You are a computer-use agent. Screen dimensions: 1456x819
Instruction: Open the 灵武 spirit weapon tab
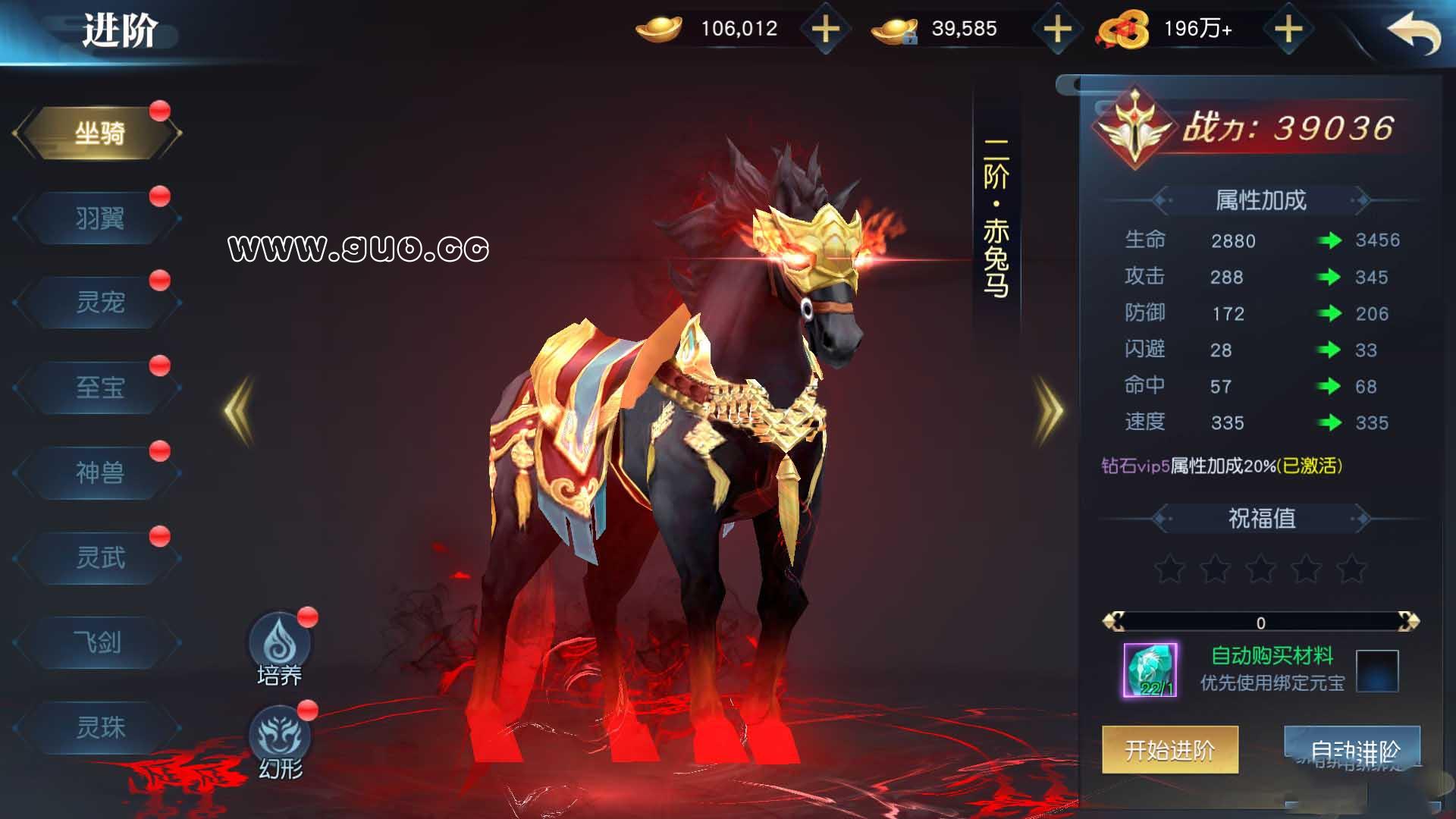coord(99,557)
